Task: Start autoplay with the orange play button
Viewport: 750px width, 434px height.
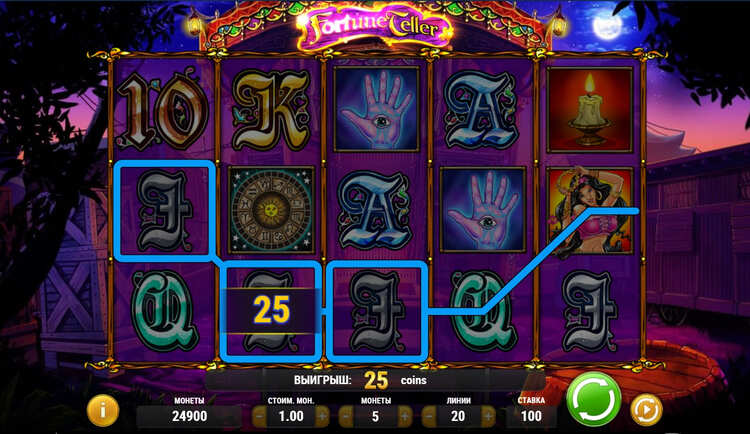Action: [x=645, y=408]
